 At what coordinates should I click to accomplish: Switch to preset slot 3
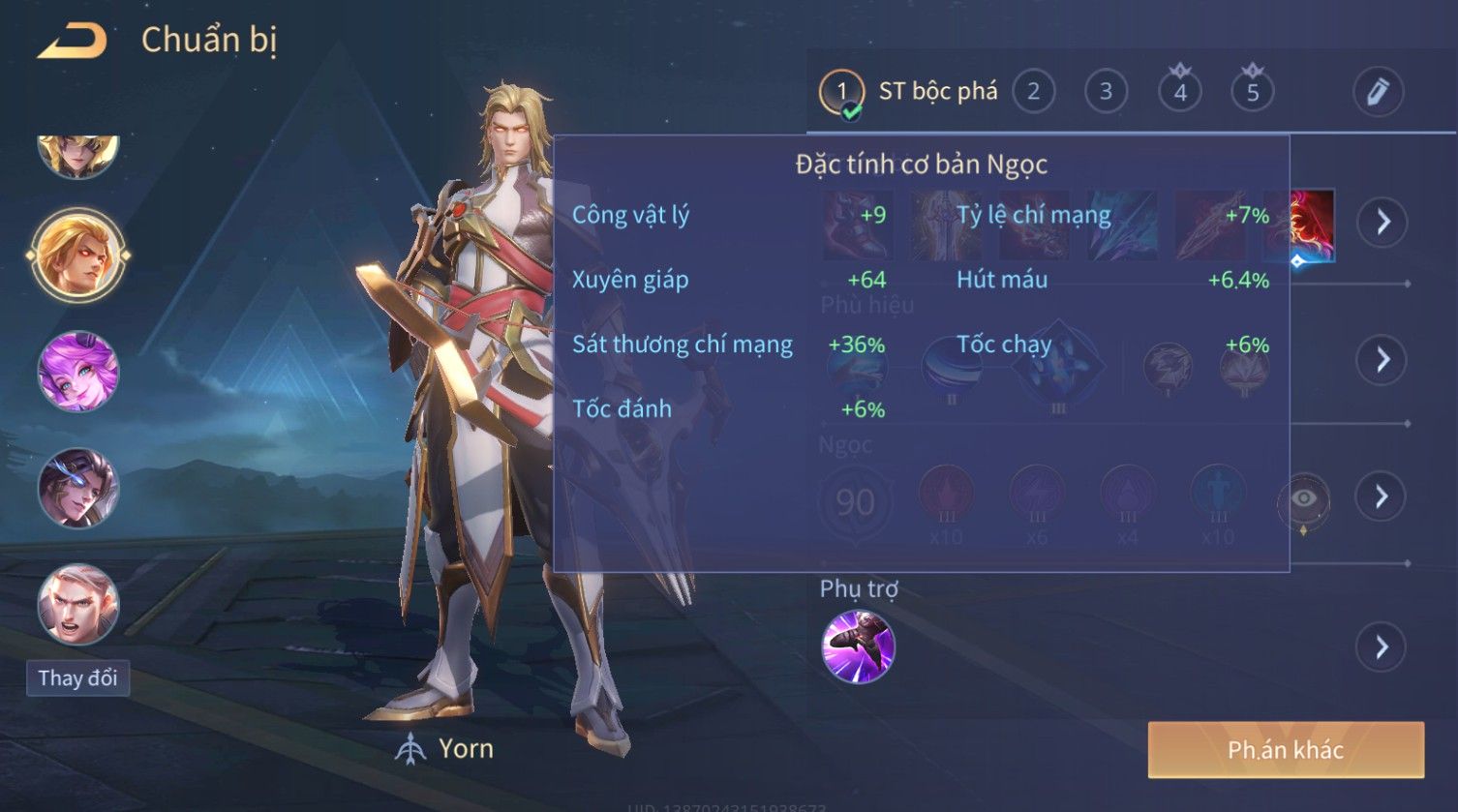coord(1106,92)
